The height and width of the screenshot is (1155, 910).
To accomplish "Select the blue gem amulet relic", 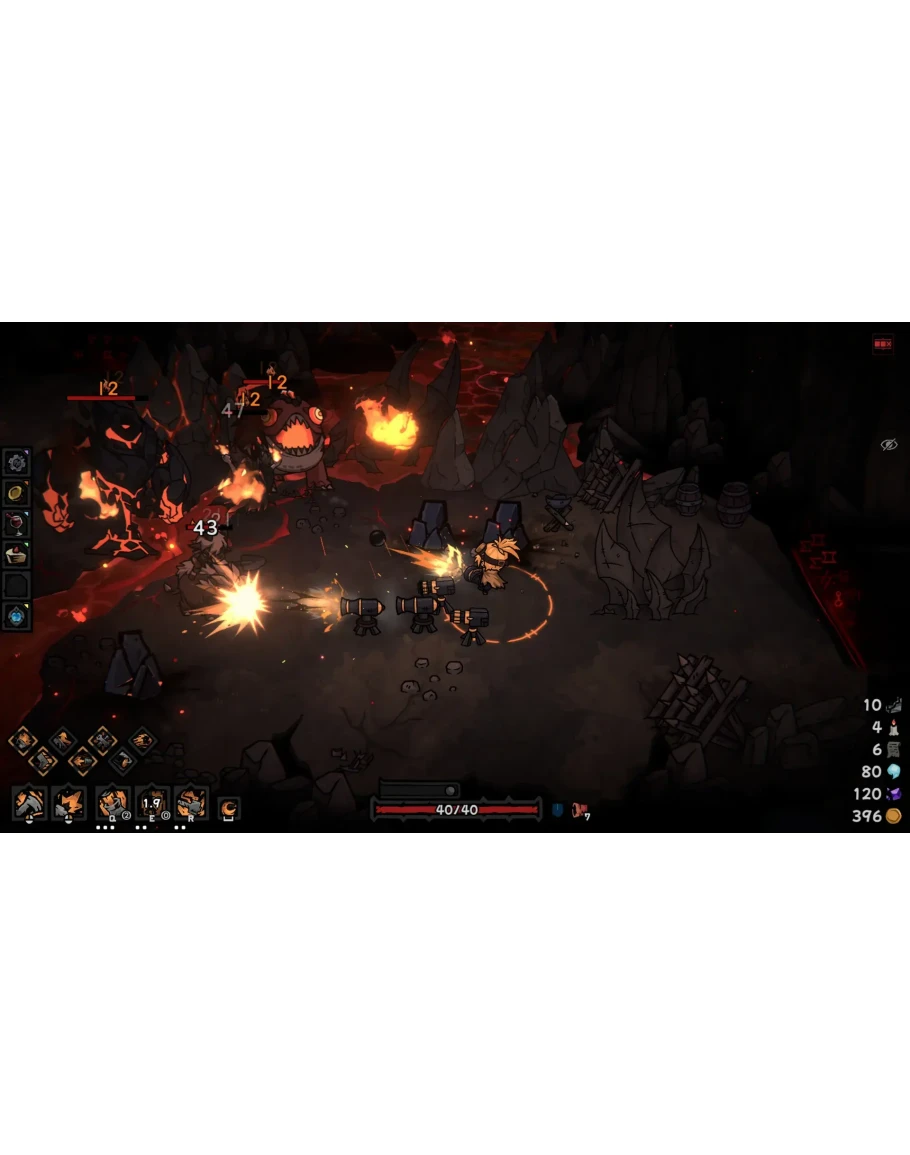I will click(x=16, y=616).
